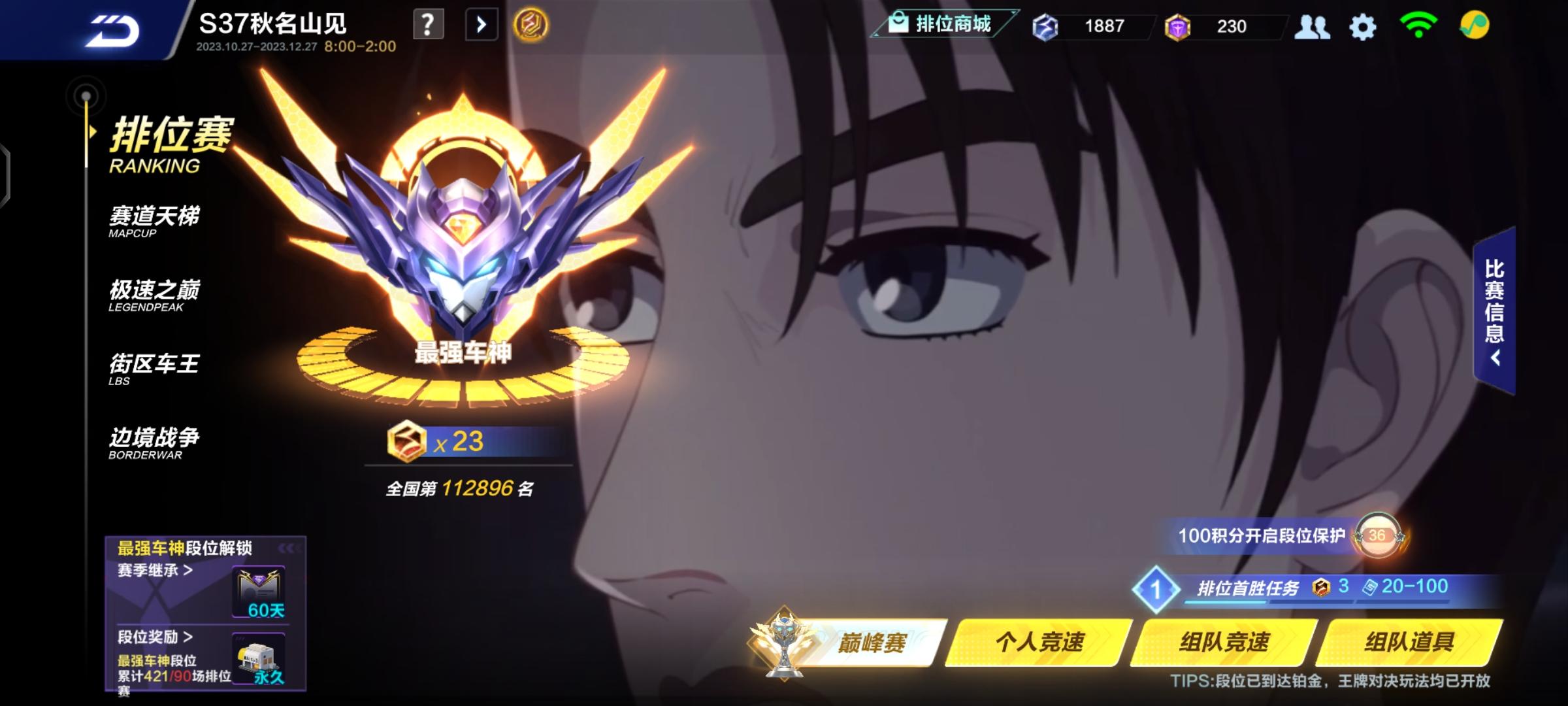Click the green health reminder icon top right
The width and height of the screenshot is (1568, 706).
tap(1474, 27)
